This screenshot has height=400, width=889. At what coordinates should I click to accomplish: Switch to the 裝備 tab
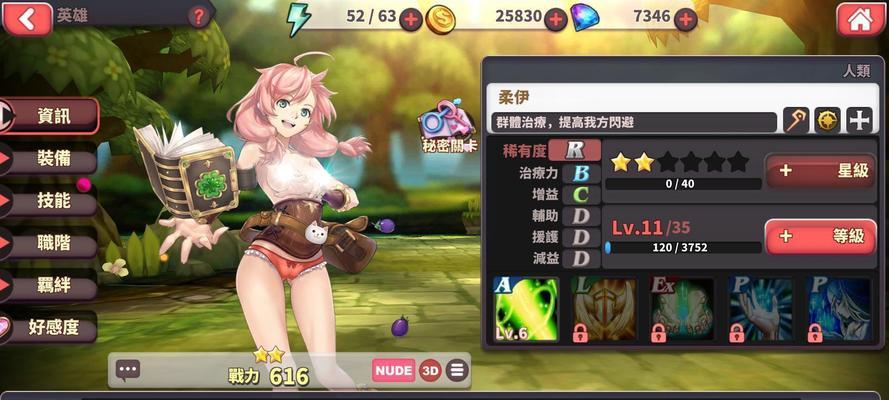coord(52,158)
